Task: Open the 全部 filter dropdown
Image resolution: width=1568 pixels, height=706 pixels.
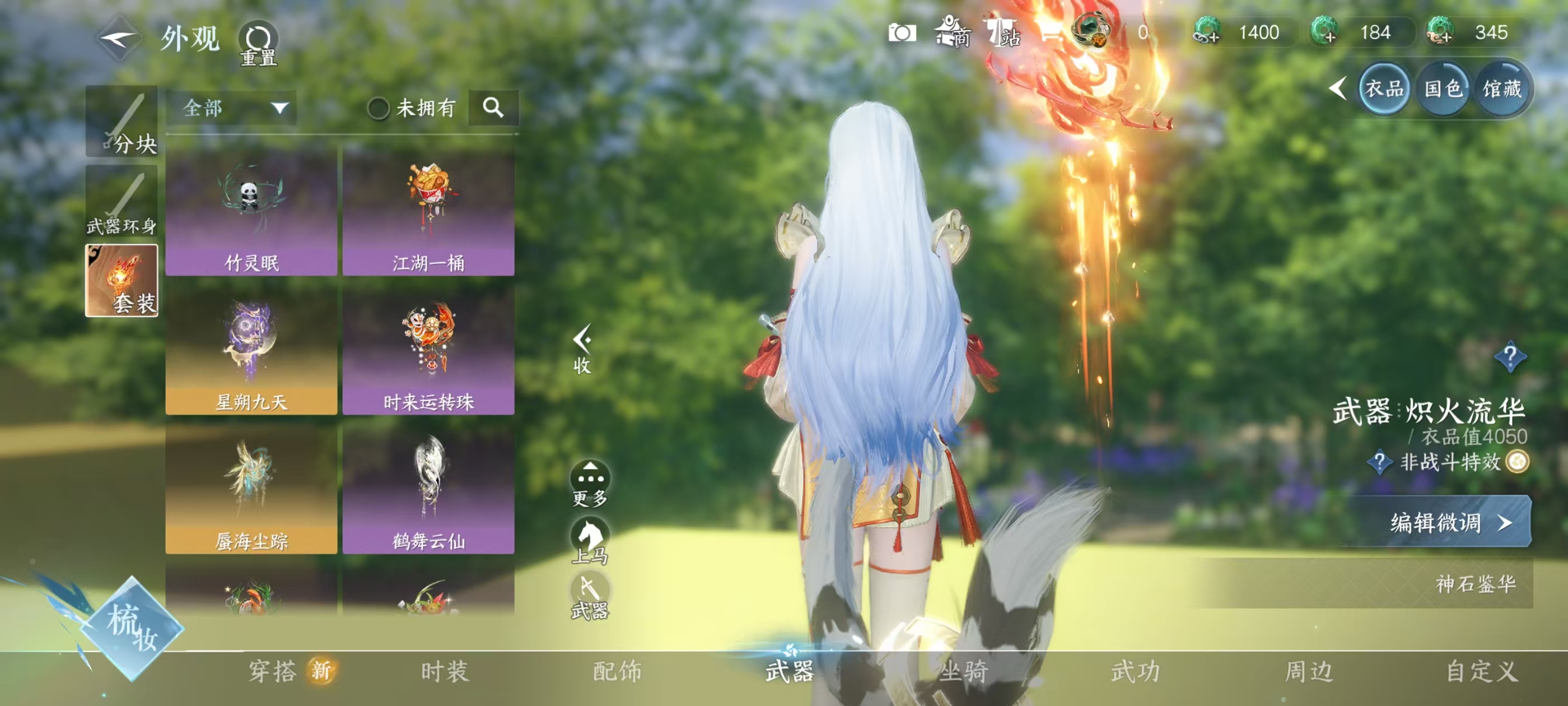Action: point(233,109)
